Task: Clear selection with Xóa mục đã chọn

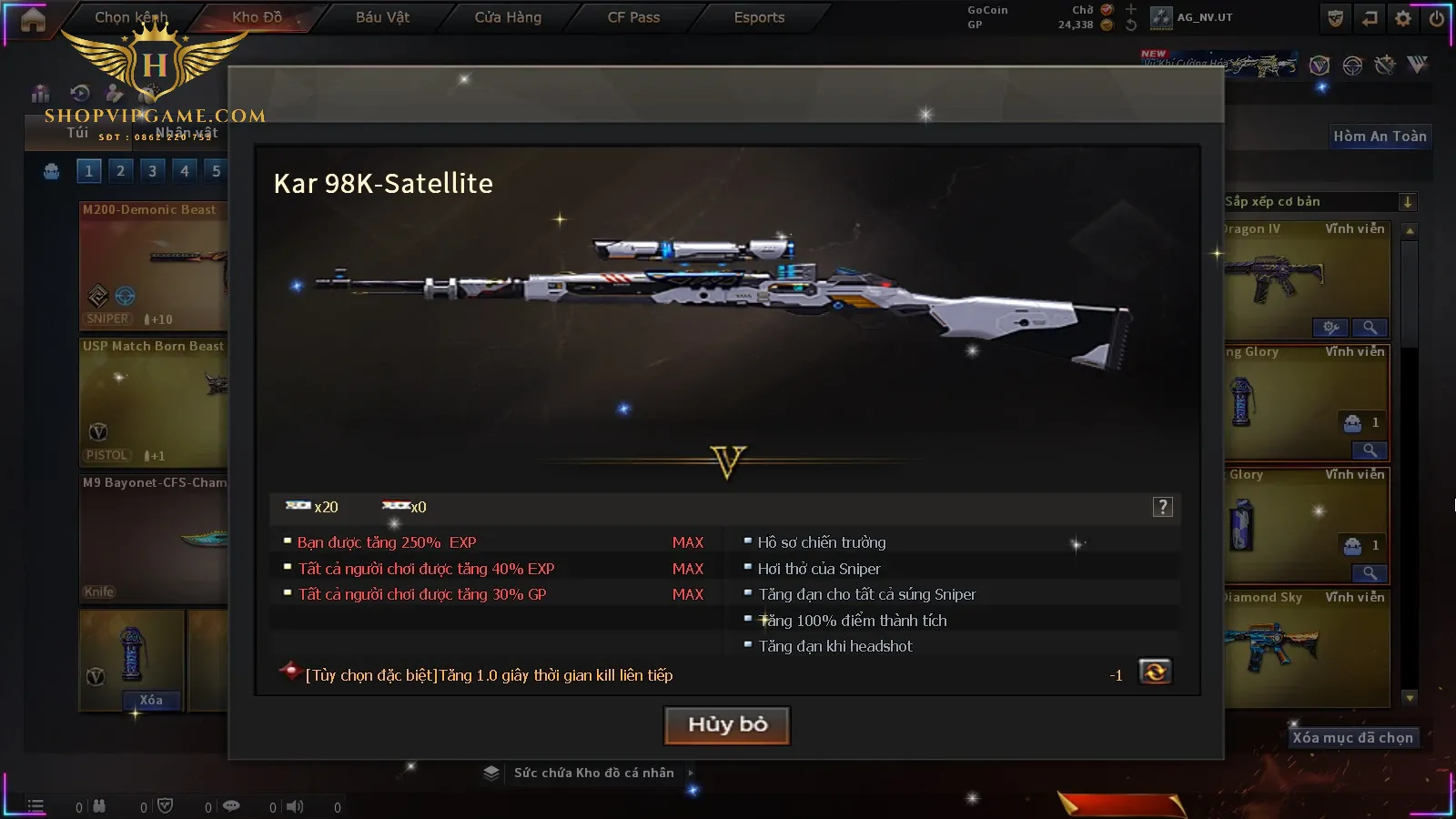Action: coord(1352,737)
